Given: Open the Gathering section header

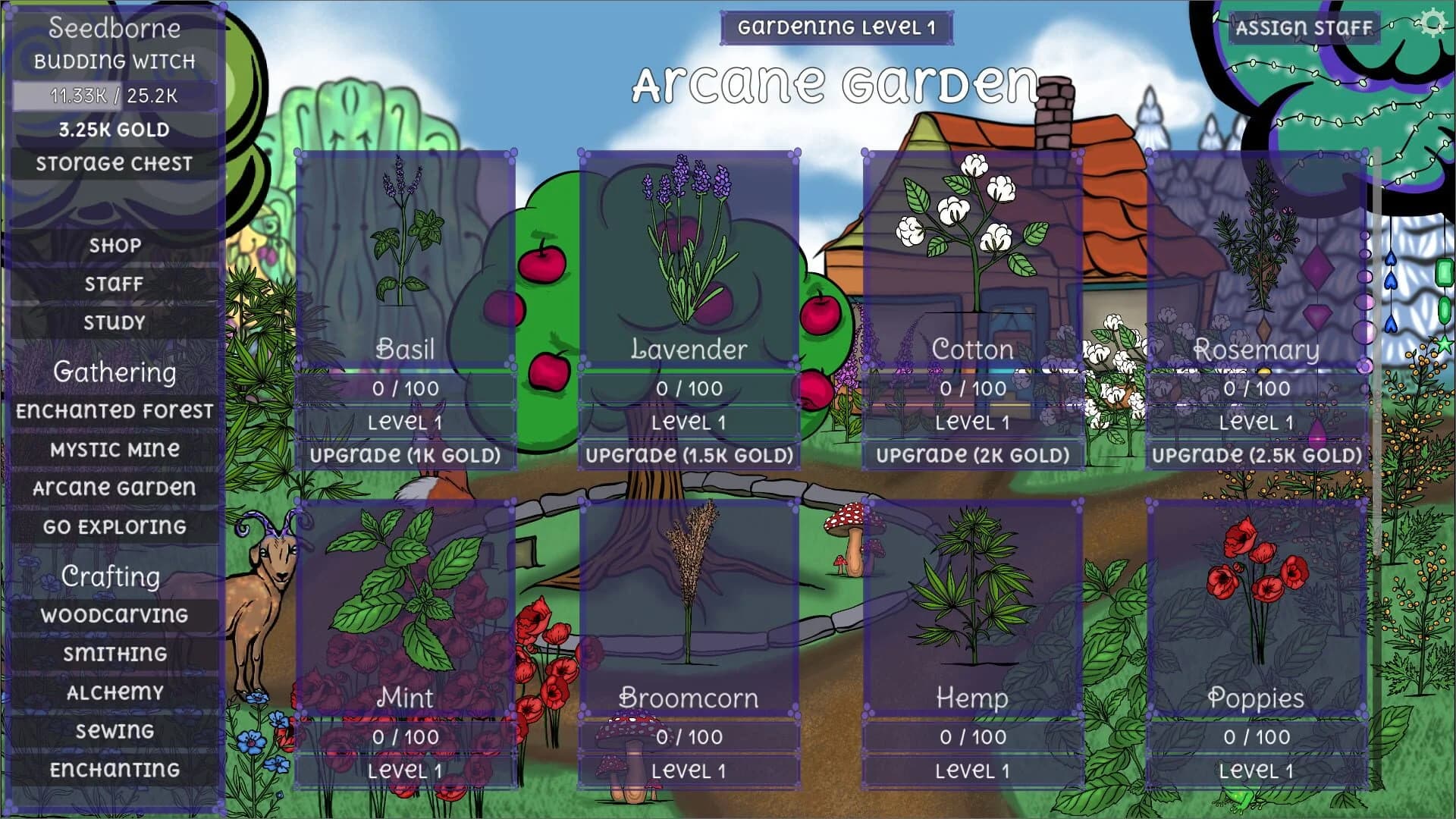Looking at the screenshot, I should pyautogui.click(x=114, y=372).
